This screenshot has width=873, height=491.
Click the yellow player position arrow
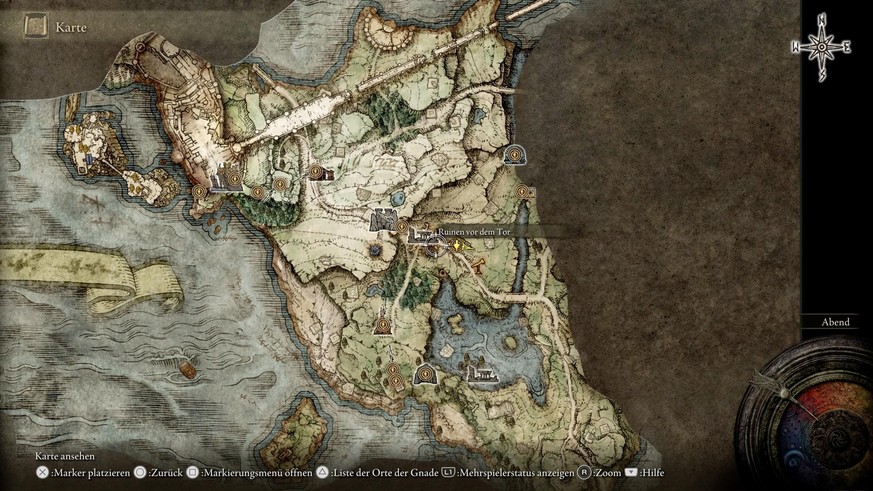458,243
